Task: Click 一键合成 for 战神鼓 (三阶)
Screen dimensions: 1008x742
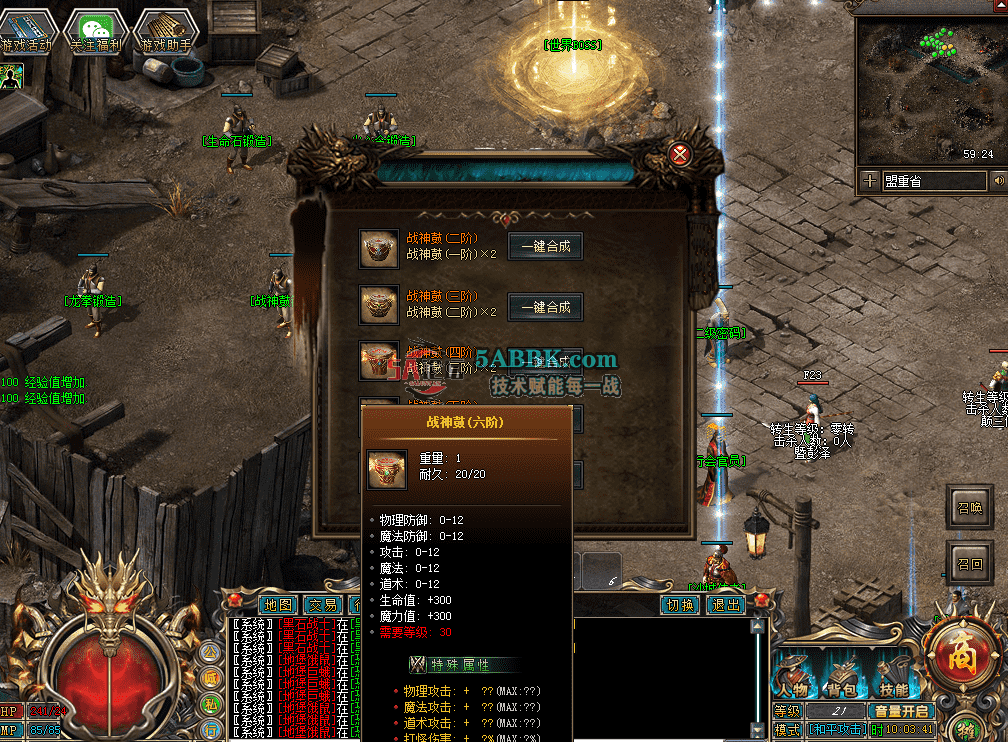Action: pos(545,307)
